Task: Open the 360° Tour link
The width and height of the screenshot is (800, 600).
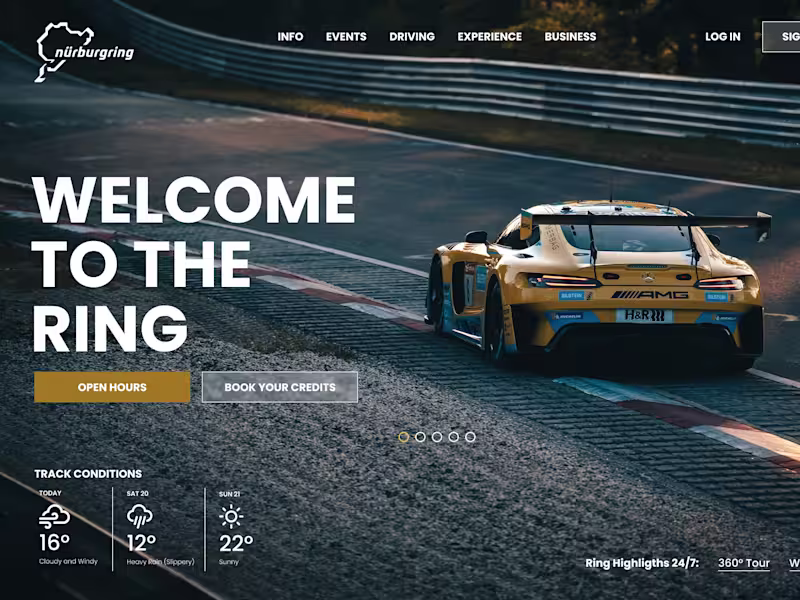Action: pyautogui.click(x=744, y=563)
